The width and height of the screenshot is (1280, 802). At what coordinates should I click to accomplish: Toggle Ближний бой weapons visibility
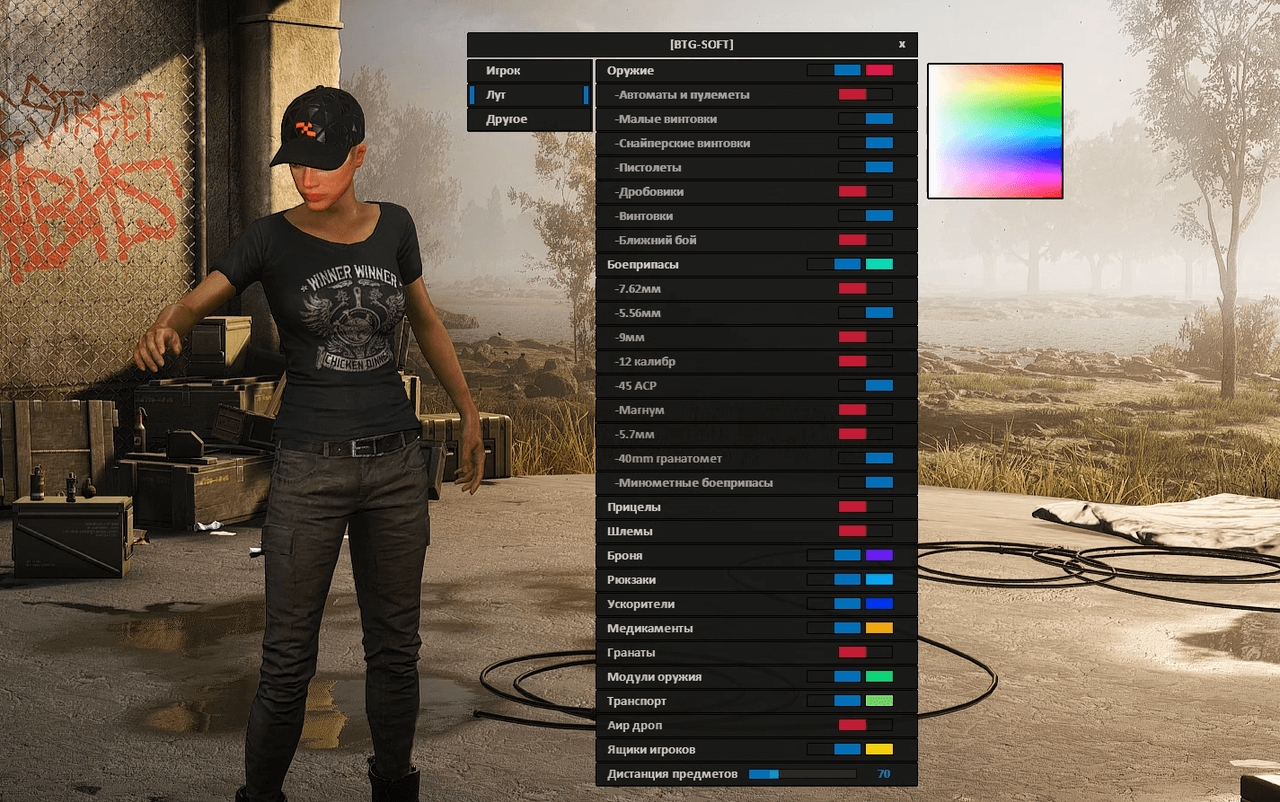[x=866, y=239]
